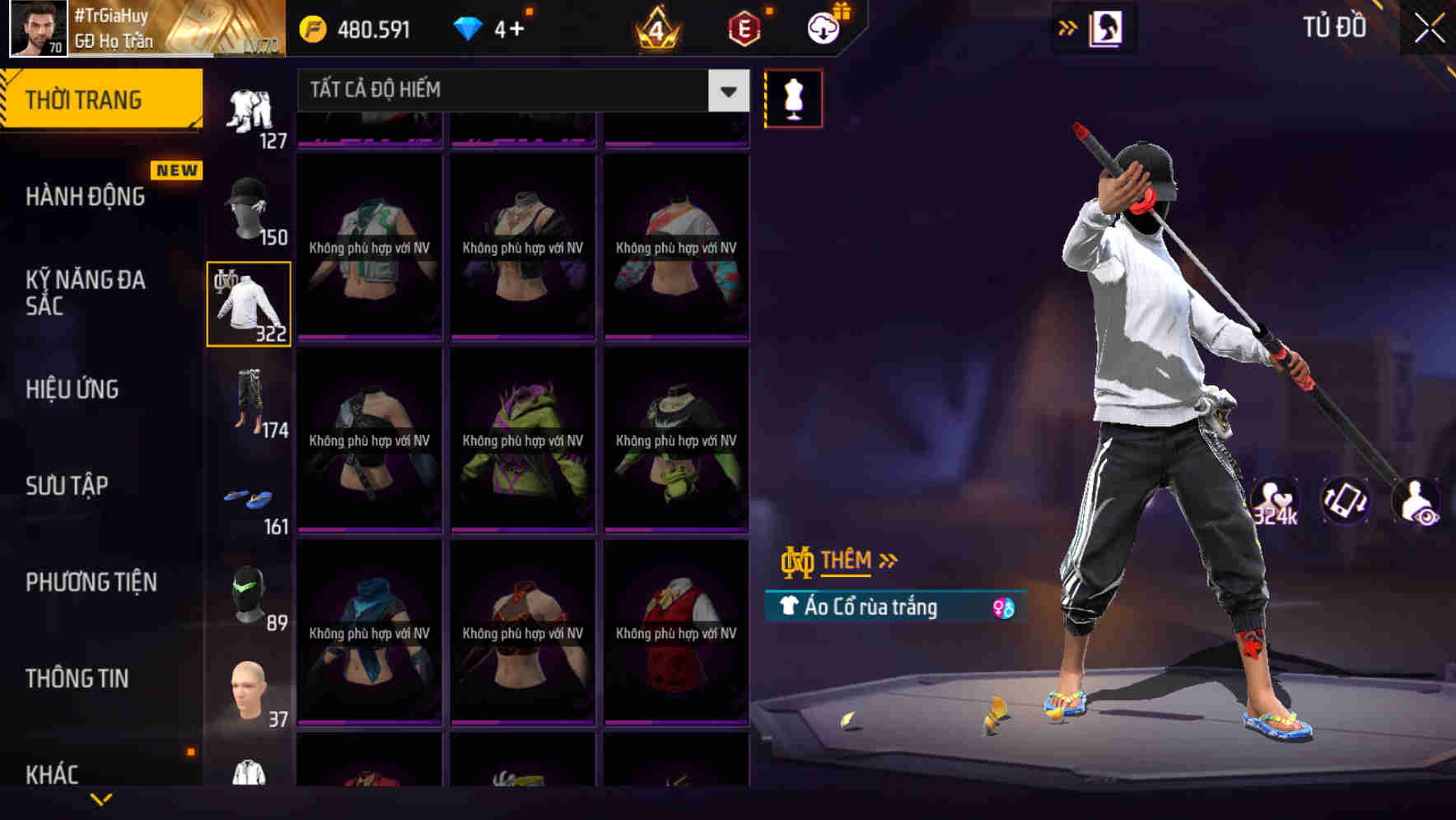Collapse sidebar with the bottom chevron arrow
Viewport: 1456px width, 820px height.
click(x=102, y=800)
